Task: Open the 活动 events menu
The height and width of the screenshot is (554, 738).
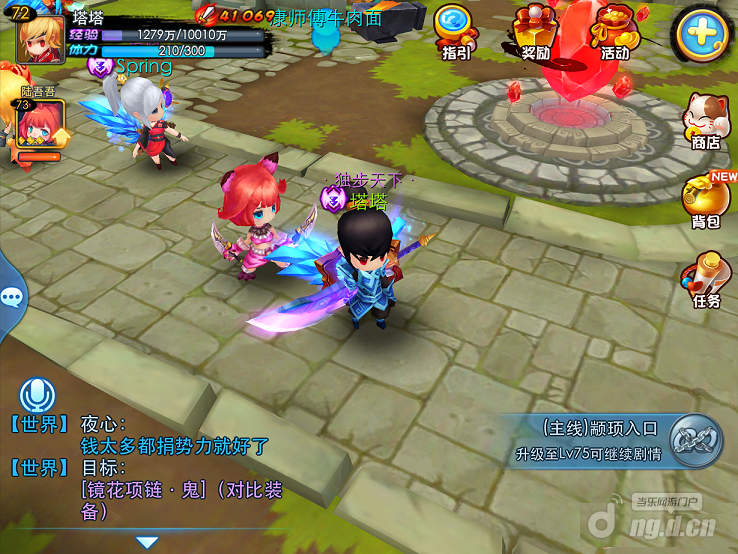Action: pyautogui.click(x=613, y=31)
